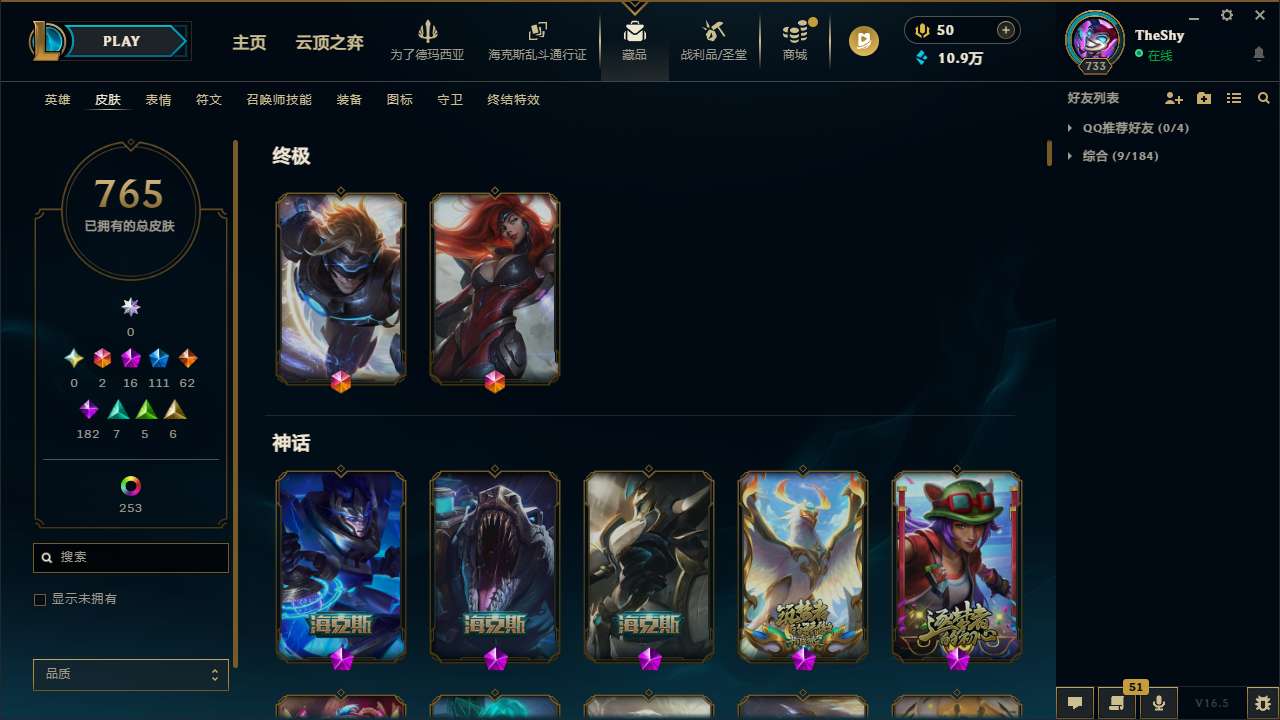Click the friend list search icon

(x=1264, y=98)
